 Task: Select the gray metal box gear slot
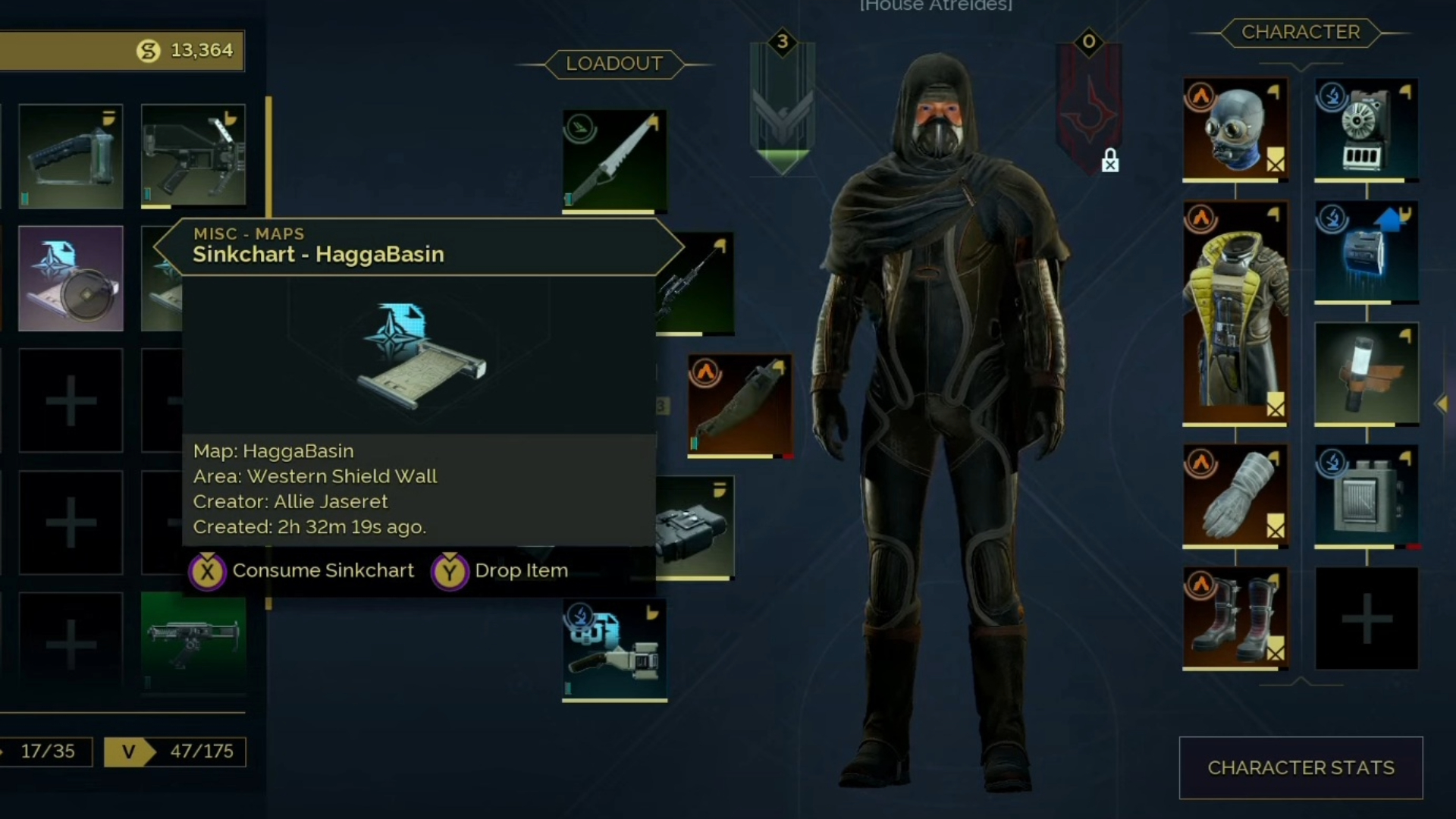(x=1366, y=494)
